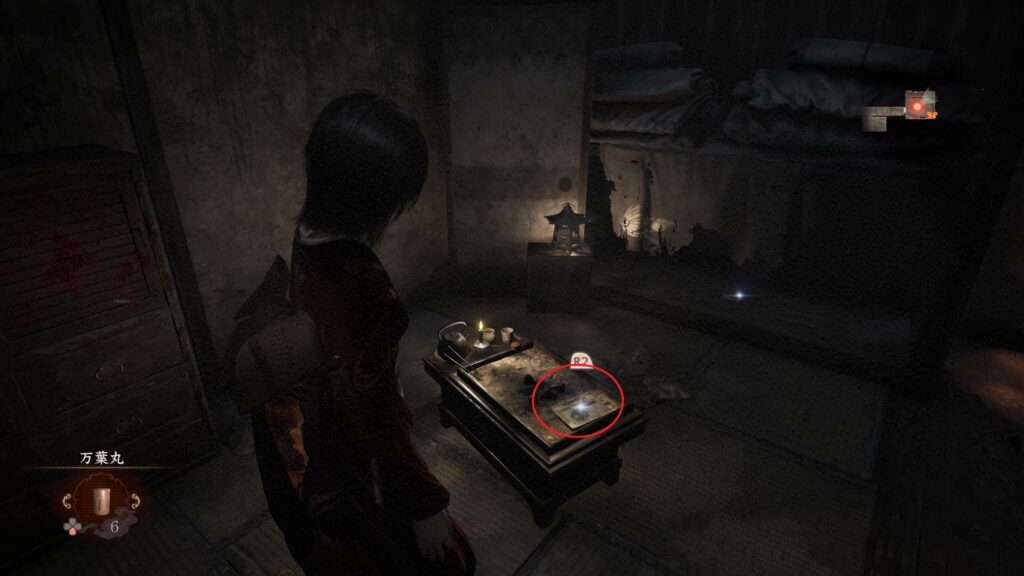Open the minimap in the corner
The width and height of the screenshot is (1024, 576).
[905, 108]
